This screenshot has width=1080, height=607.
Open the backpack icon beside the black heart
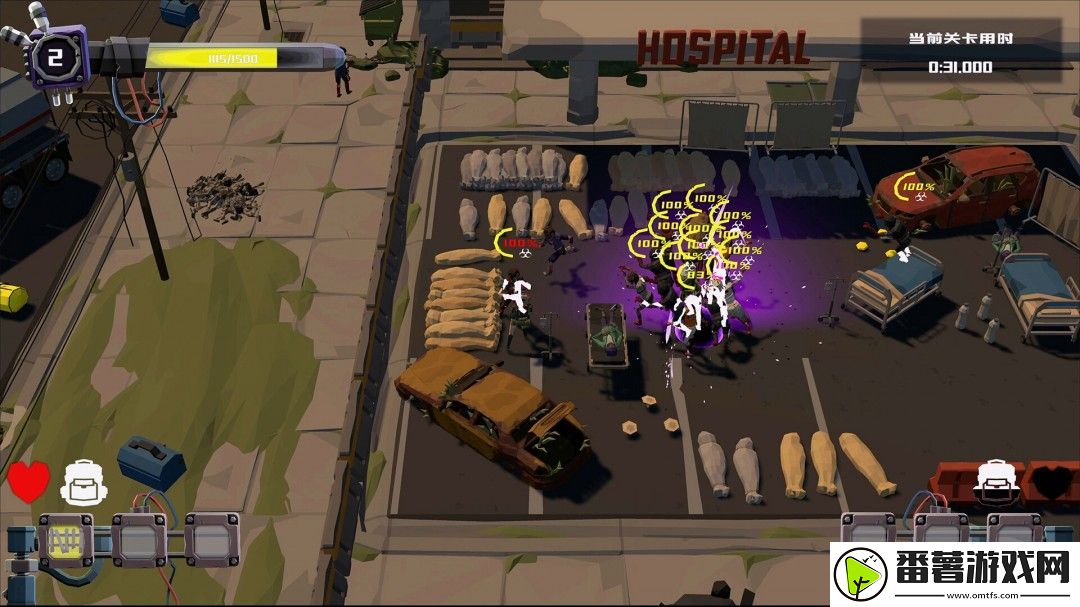click(995, 481)
